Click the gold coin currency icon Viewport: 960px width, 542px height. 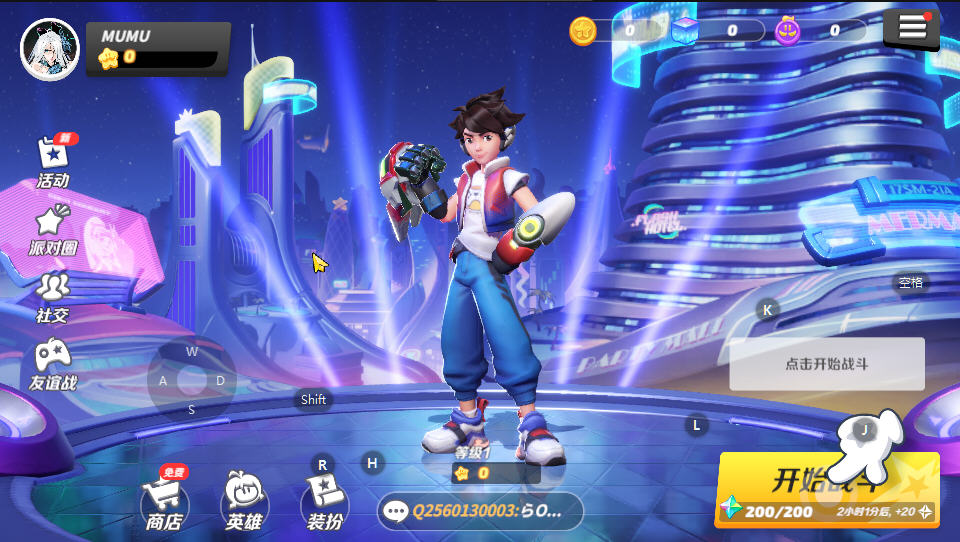tap(583, 31)
